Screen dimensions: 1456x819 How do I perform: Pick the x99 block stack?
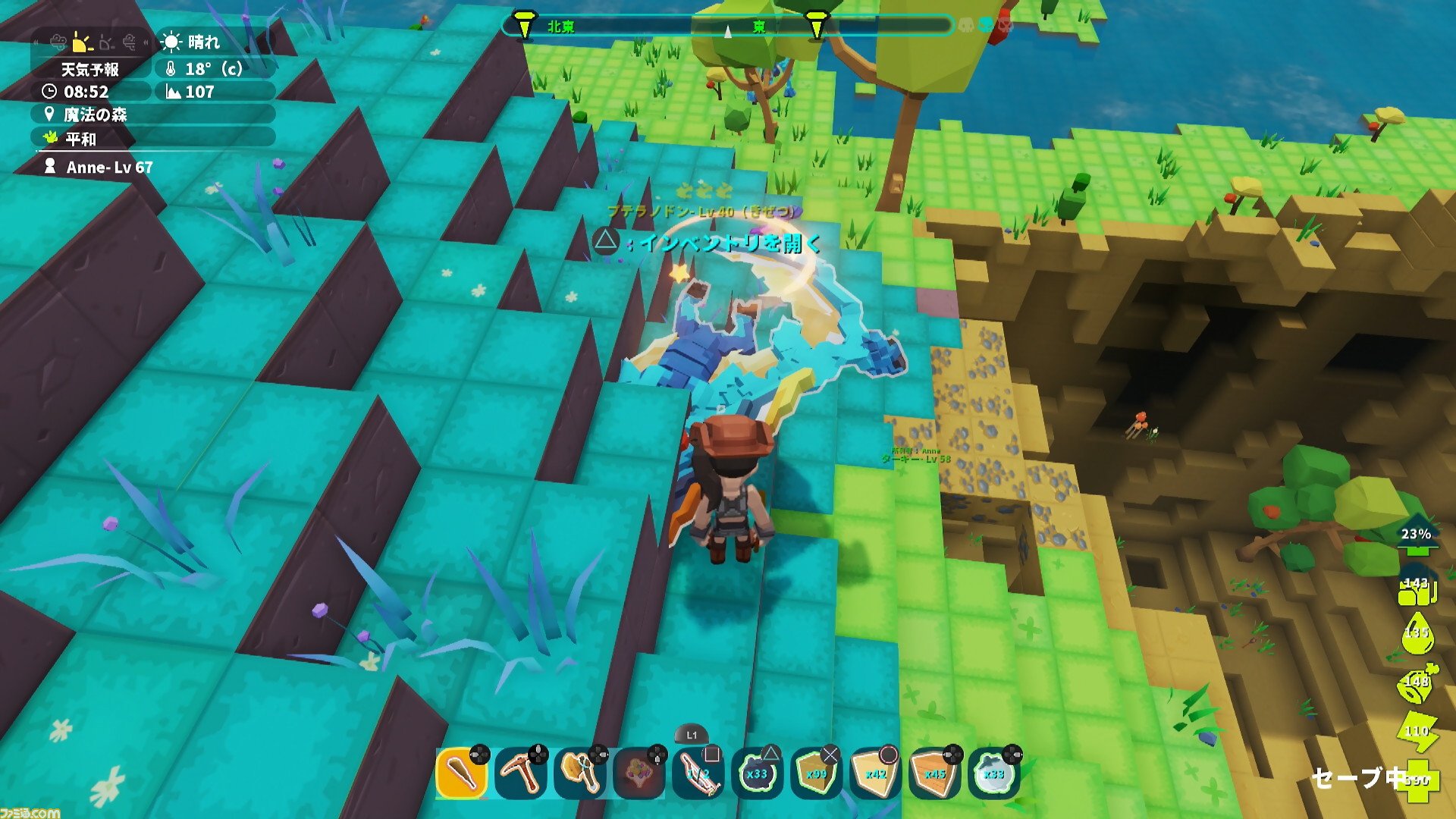pos(816,773)
